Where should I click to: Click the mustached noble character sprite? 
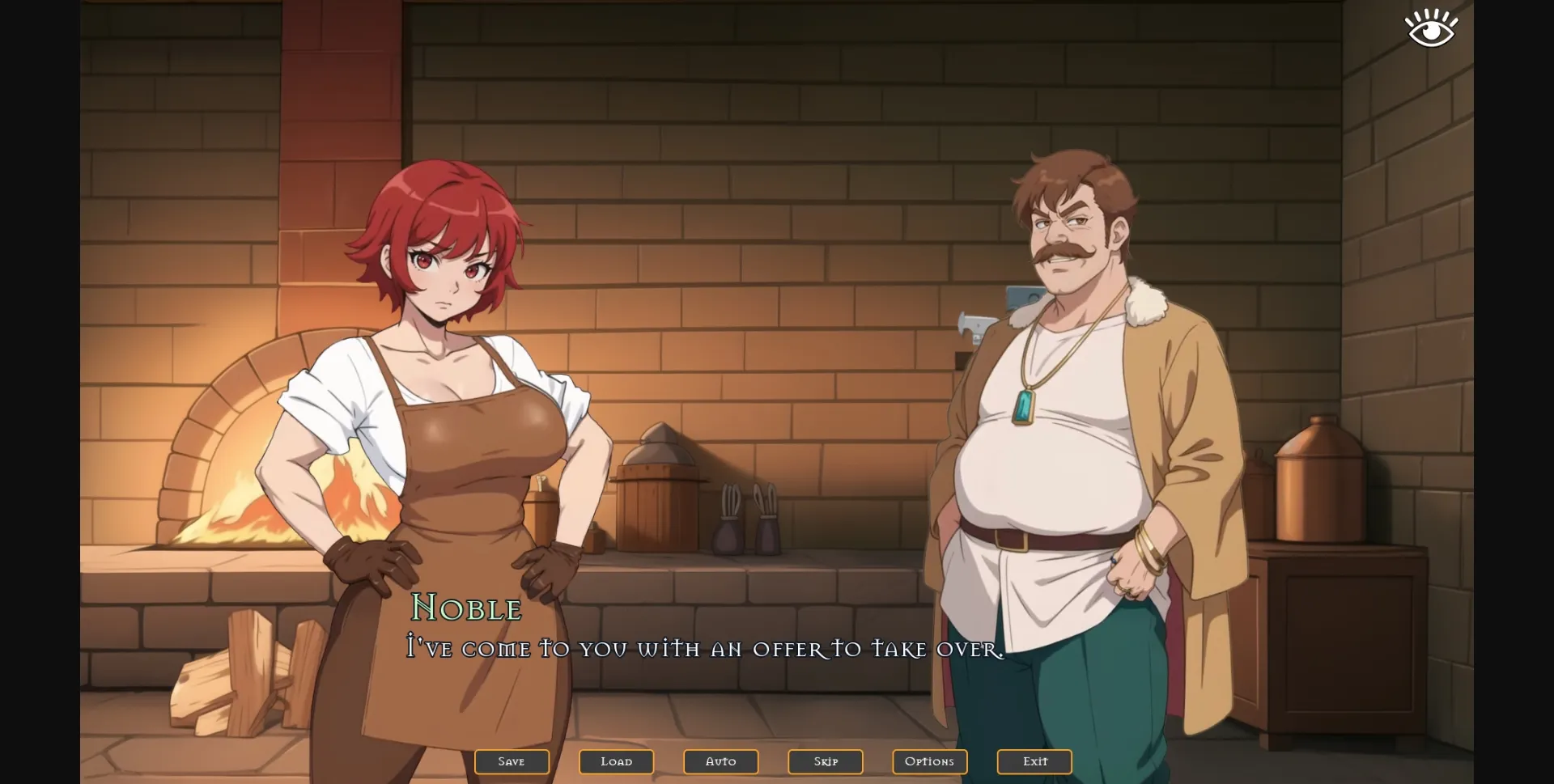click(1068, 405)
